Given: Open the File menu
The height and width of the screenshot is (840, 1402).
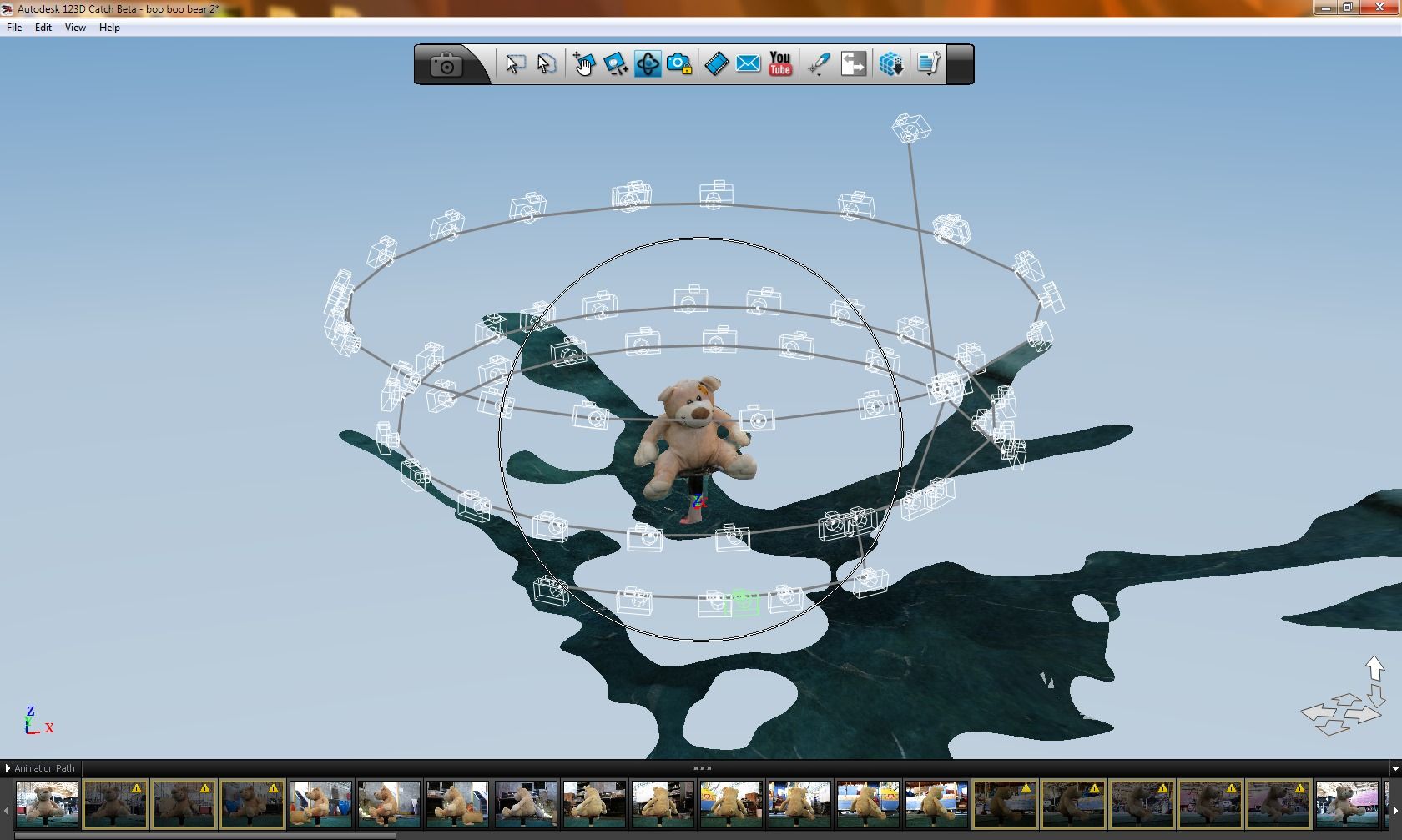Looking at the screenshot, I should 13,28.
